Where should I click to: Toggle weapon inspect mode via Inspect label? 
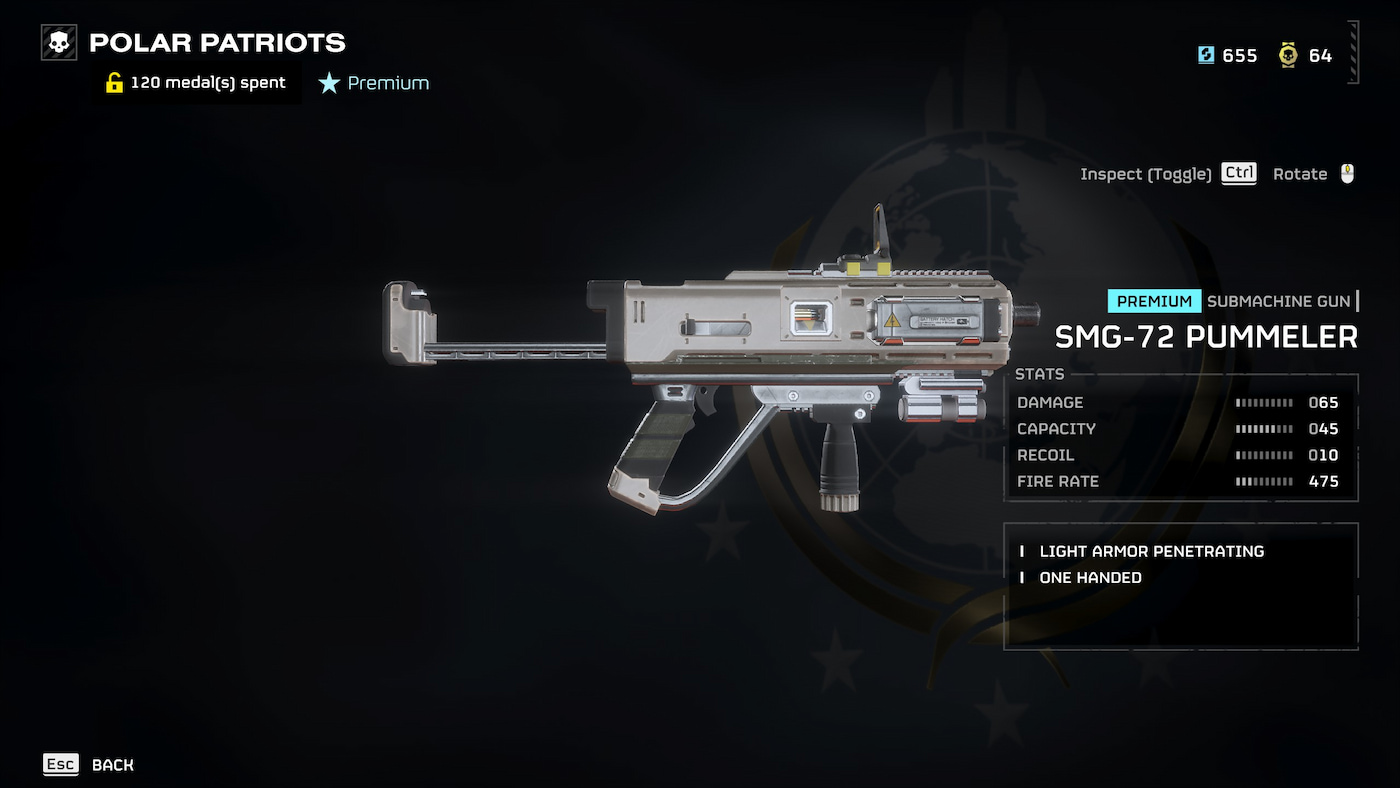tap(1146, 173)
